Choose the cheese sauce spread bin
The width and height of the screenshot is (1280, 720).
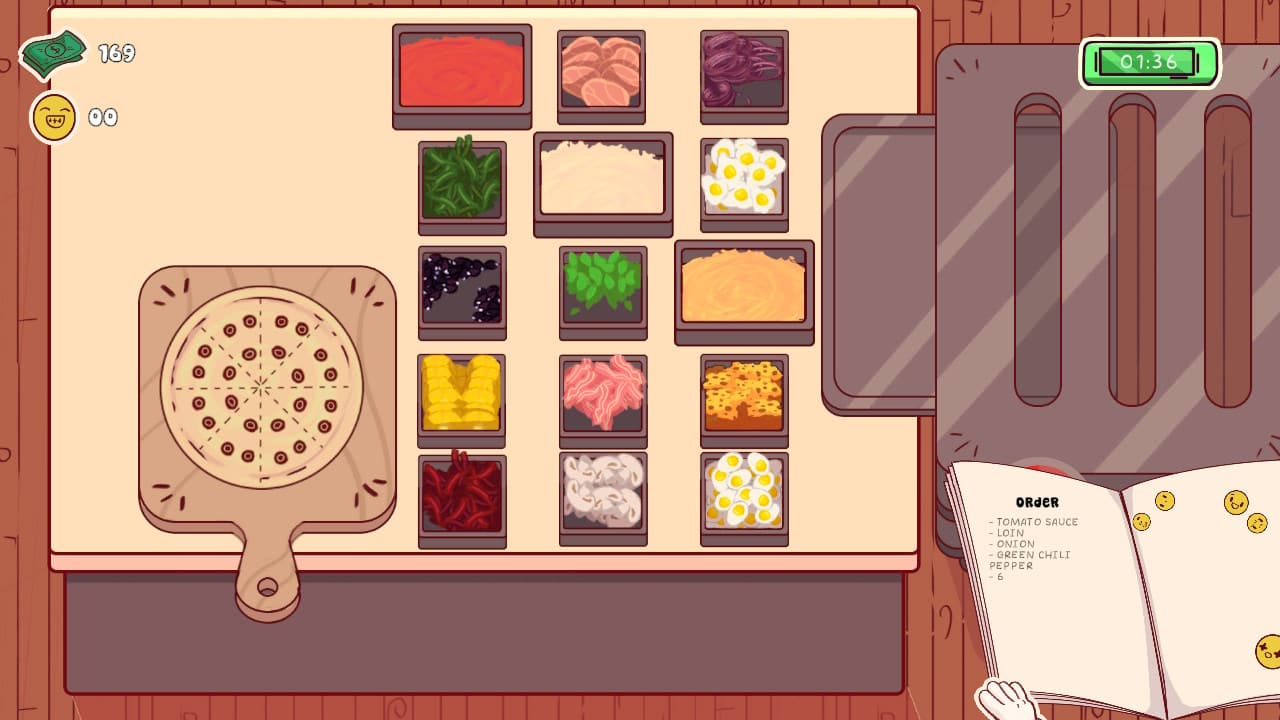[x=743, y=290]
